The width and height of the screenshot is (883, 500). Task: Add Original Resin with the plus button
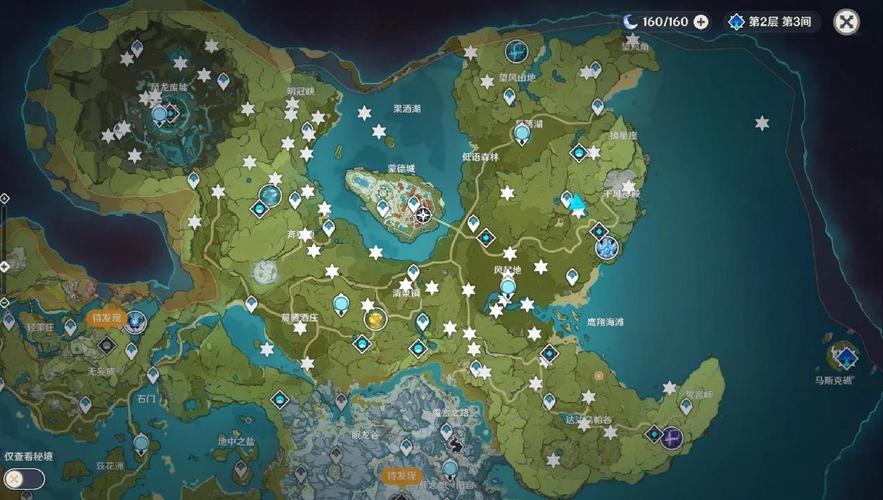coord(700,22)
